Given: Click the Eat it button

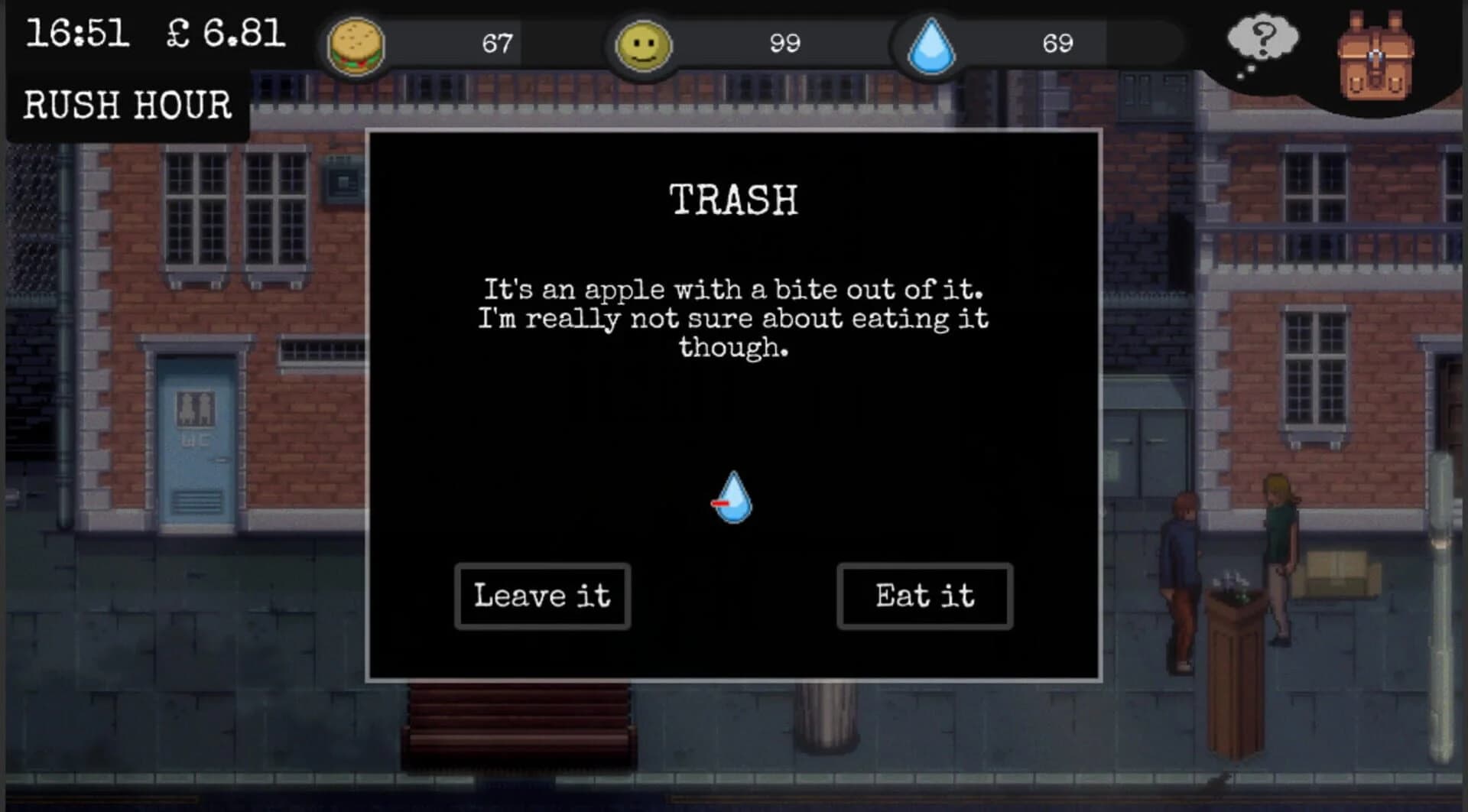Looking at the screenshot, I should pos(924,596).
